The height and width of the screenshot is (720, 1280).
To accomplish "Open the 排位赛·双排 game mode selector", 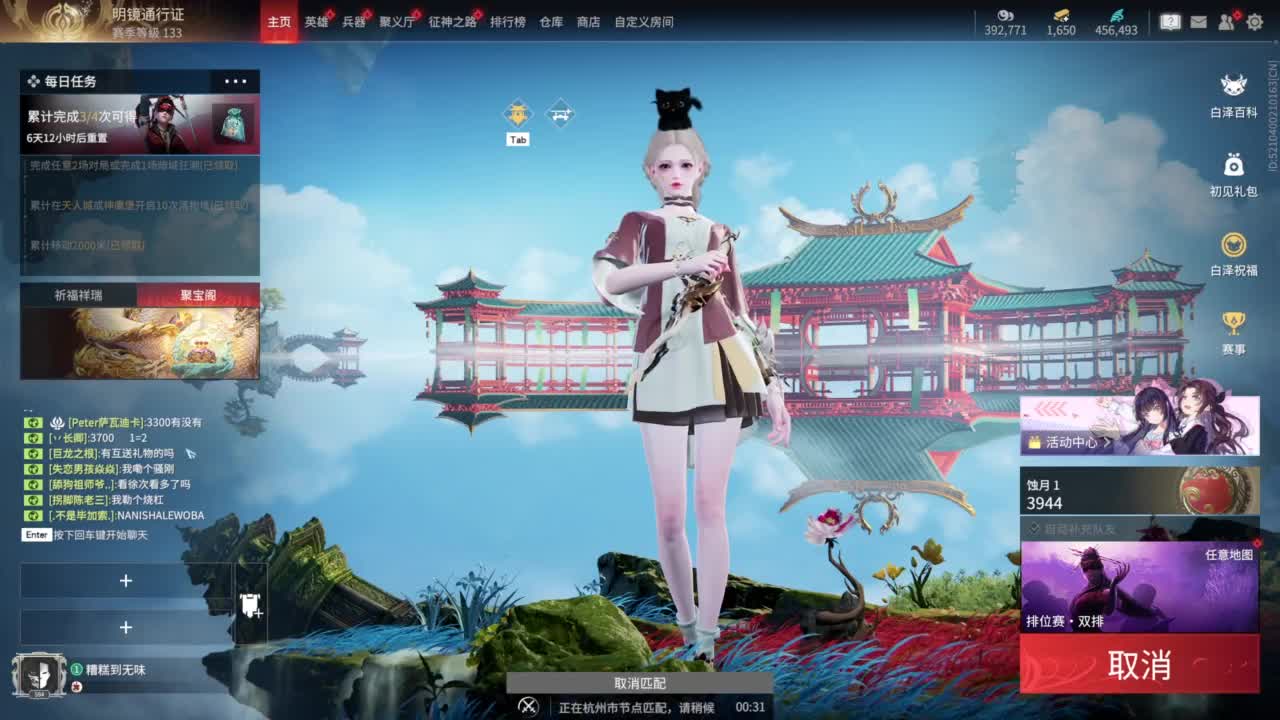I will 1064,620.
